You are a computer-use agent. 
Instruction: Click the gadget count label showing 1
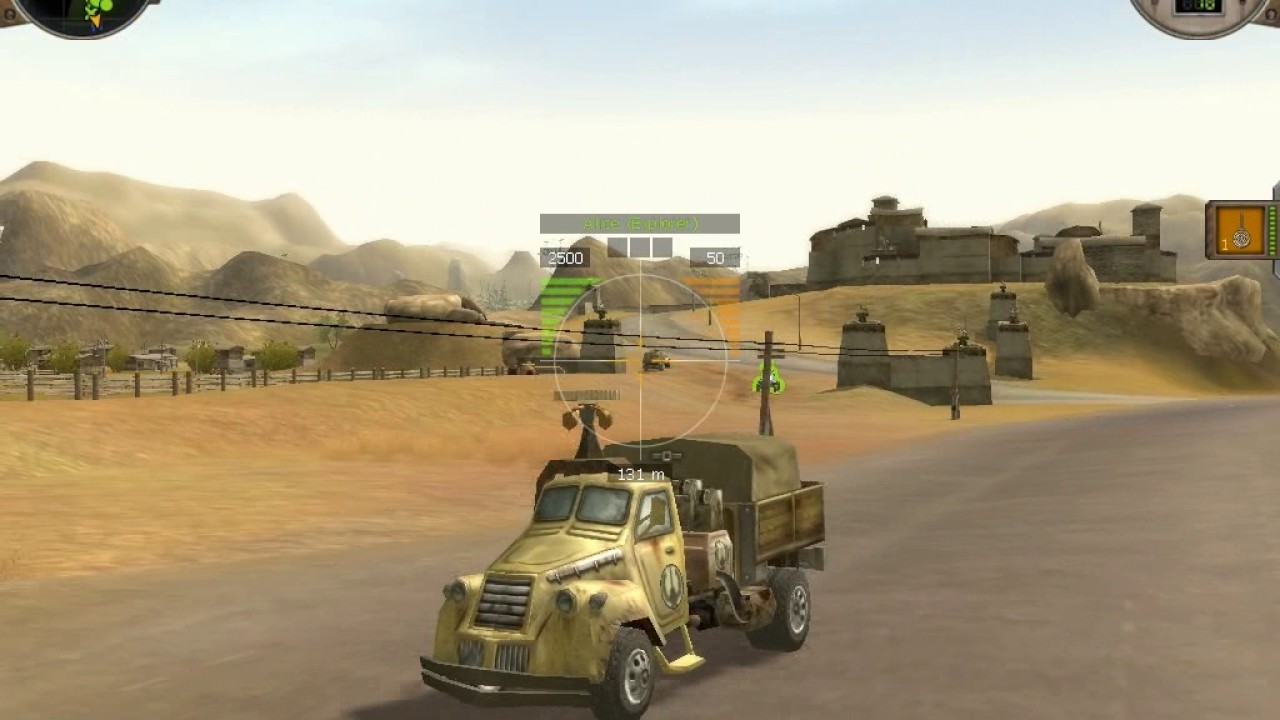(1224, 243)
